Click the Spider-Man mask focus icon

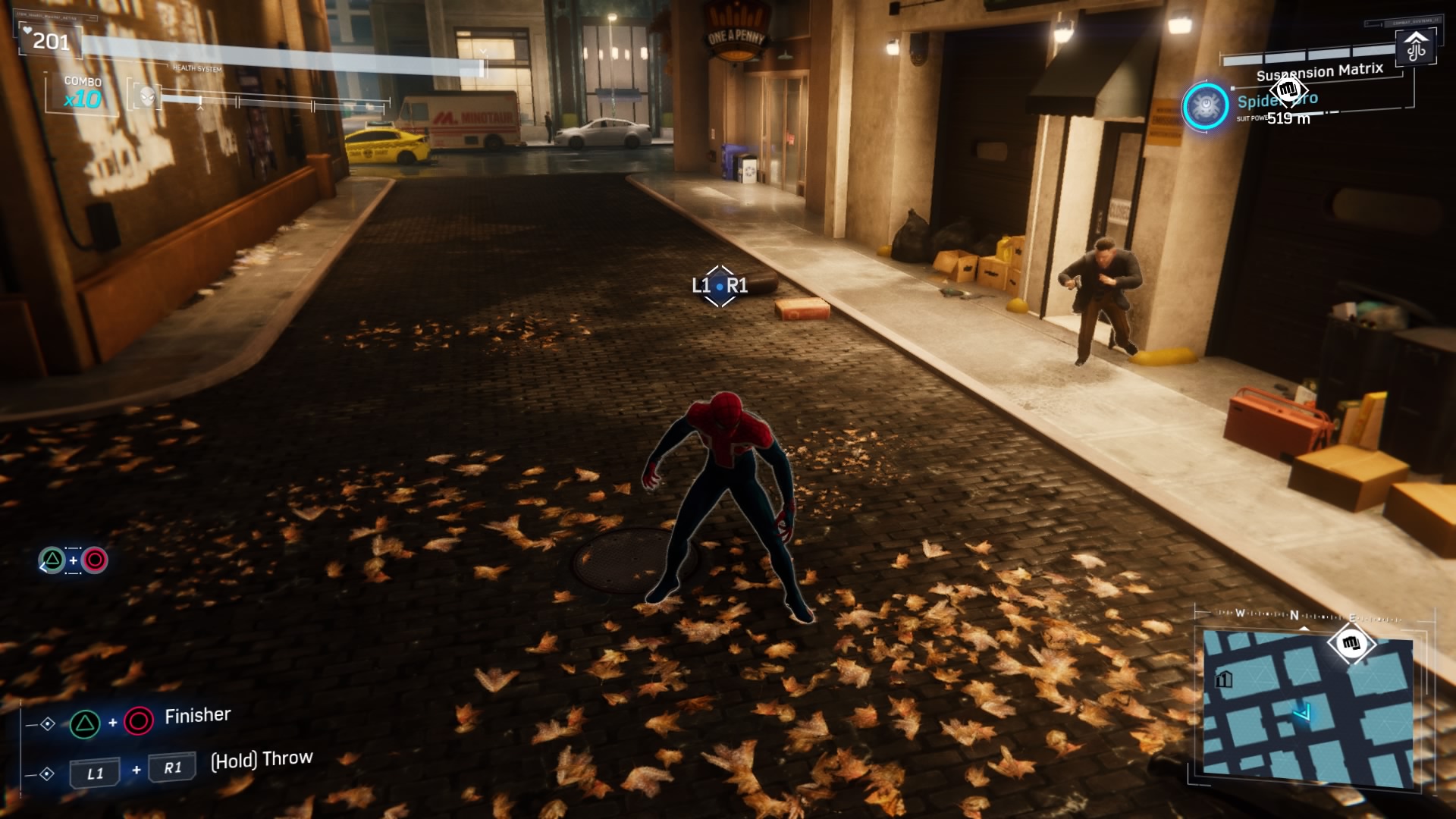click(x=147, y=96)
